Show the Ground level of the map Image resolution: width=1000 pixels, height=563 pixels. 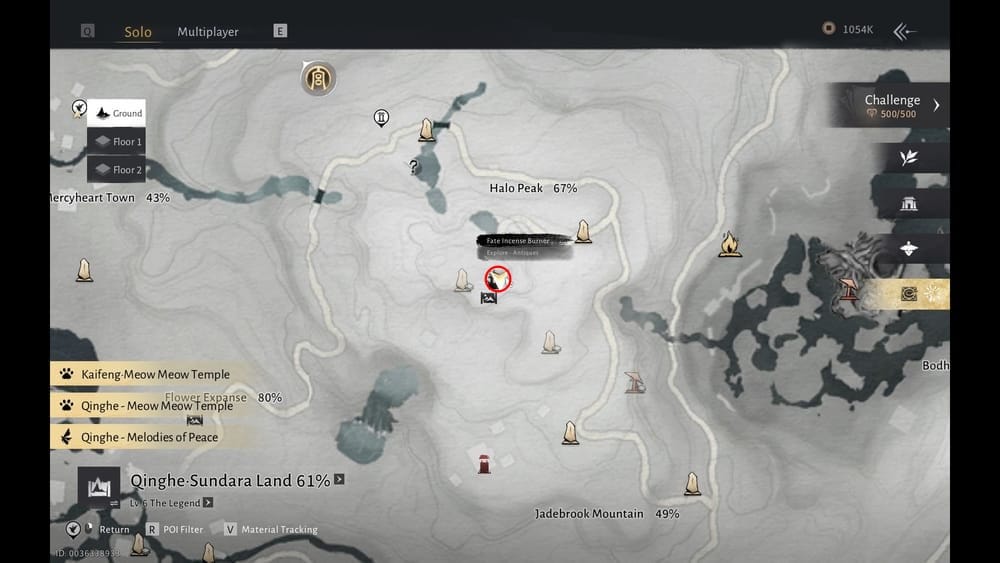[117, 114]
